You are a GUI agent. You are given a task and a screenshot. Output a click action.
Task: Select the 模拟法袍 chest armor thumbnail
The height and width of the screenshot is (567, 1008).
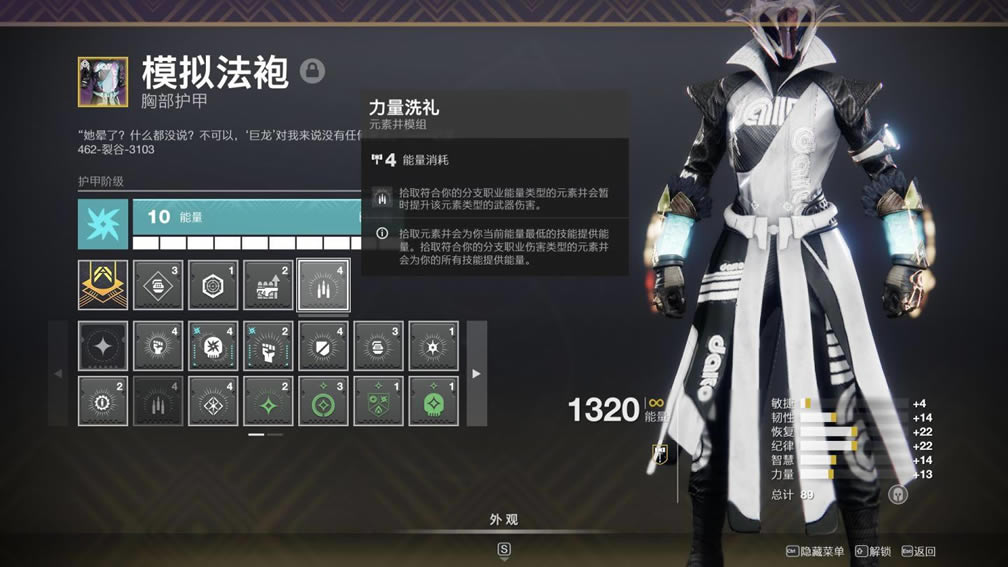tap(103, 82)
